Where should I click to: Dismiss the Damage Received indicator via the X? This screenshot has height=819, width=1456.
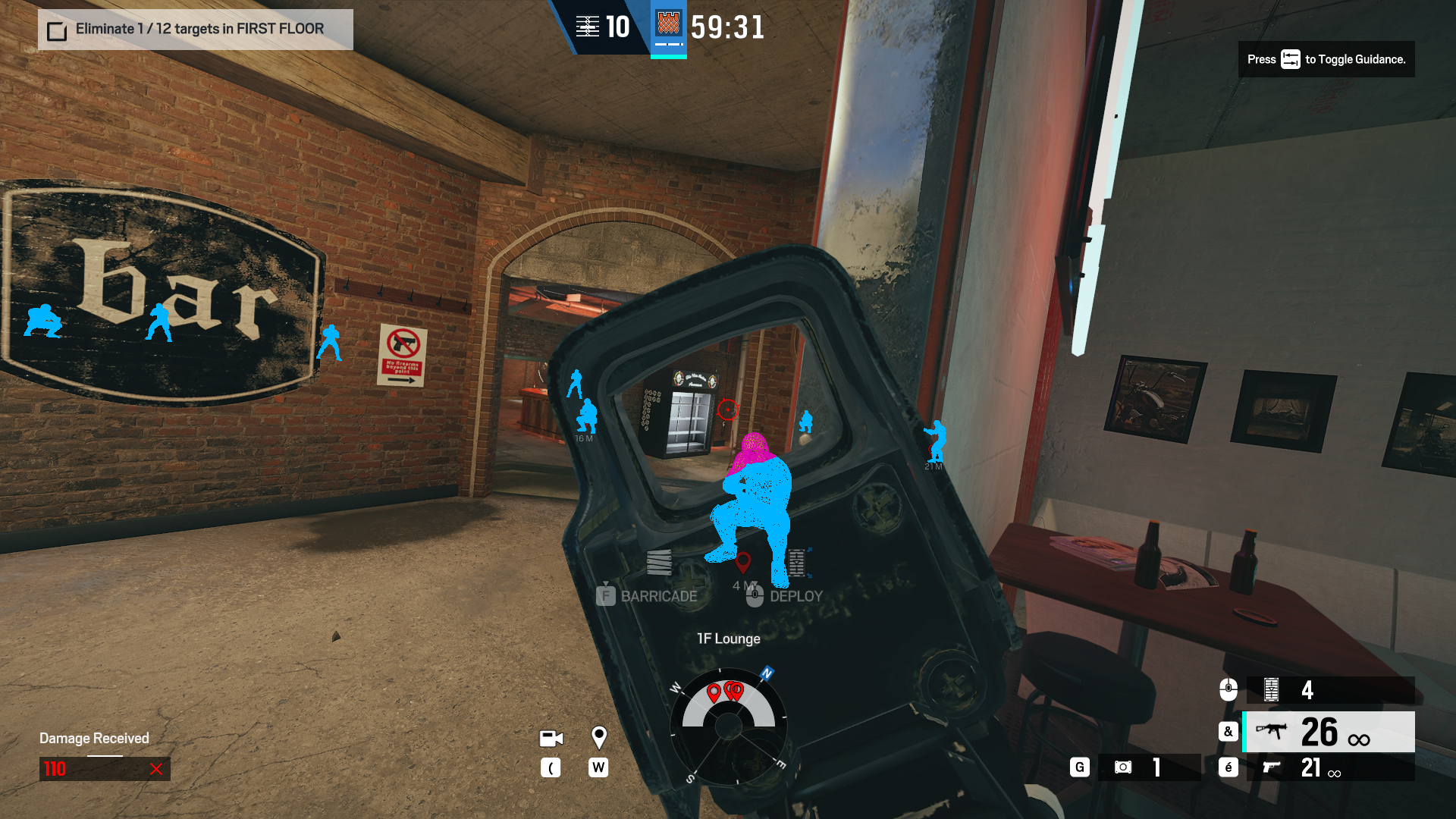157,769
